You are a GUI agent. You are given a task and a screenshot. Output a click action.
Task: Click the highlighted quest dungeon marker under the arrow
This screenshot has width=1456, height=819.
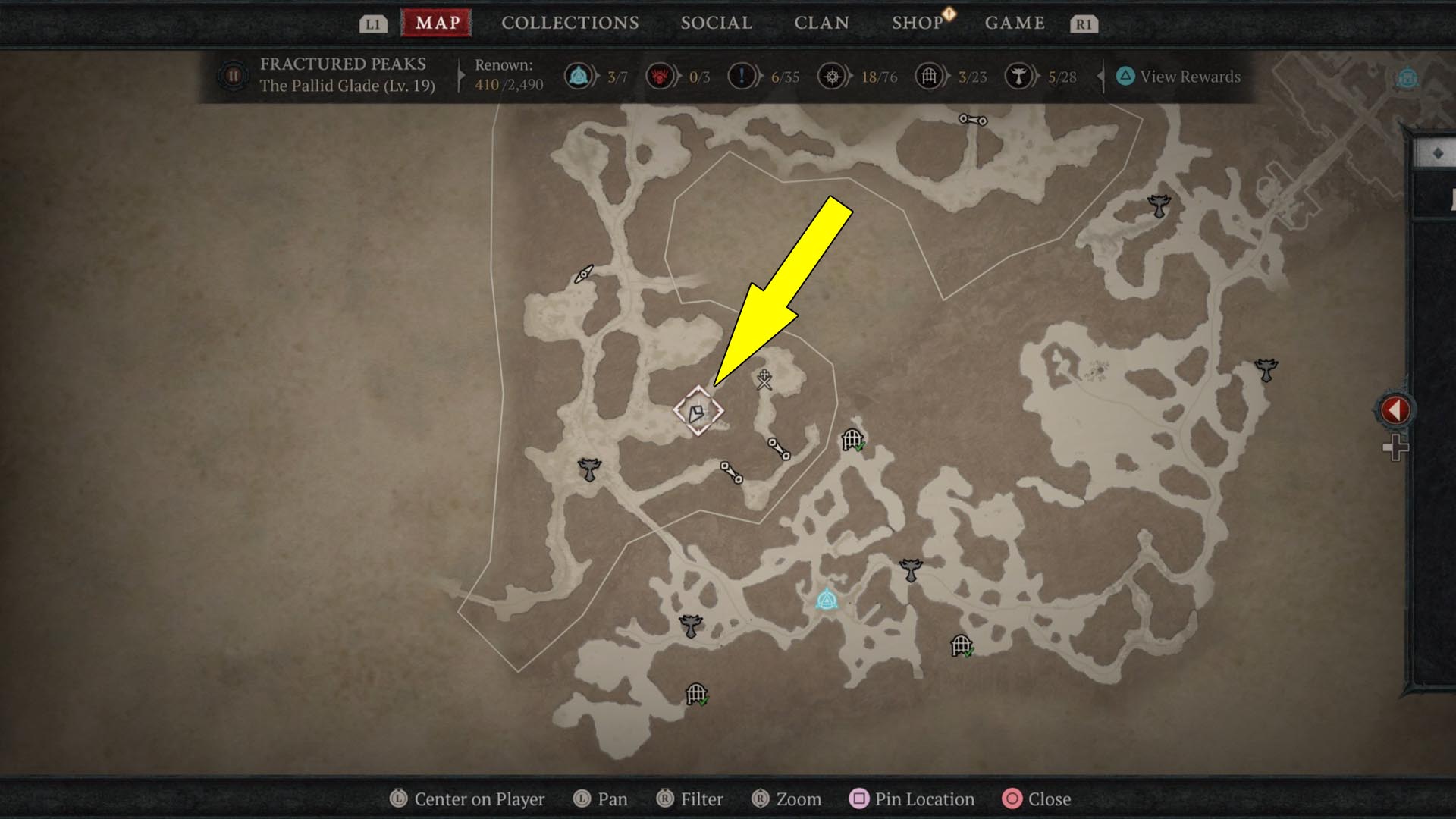click(x=700, y=409)
